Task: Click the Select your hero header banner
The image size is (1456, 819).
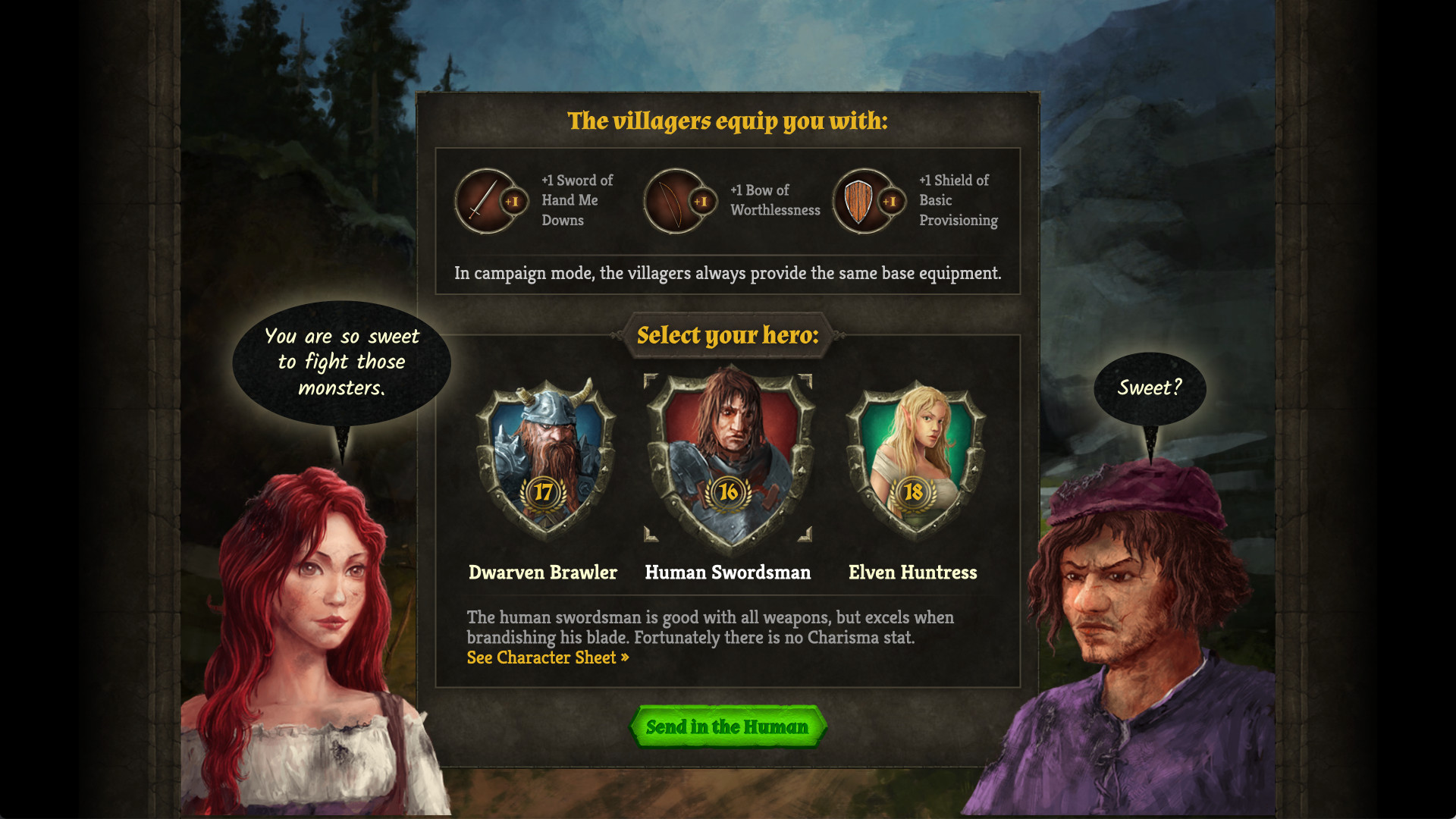Action: click(727, 334)
